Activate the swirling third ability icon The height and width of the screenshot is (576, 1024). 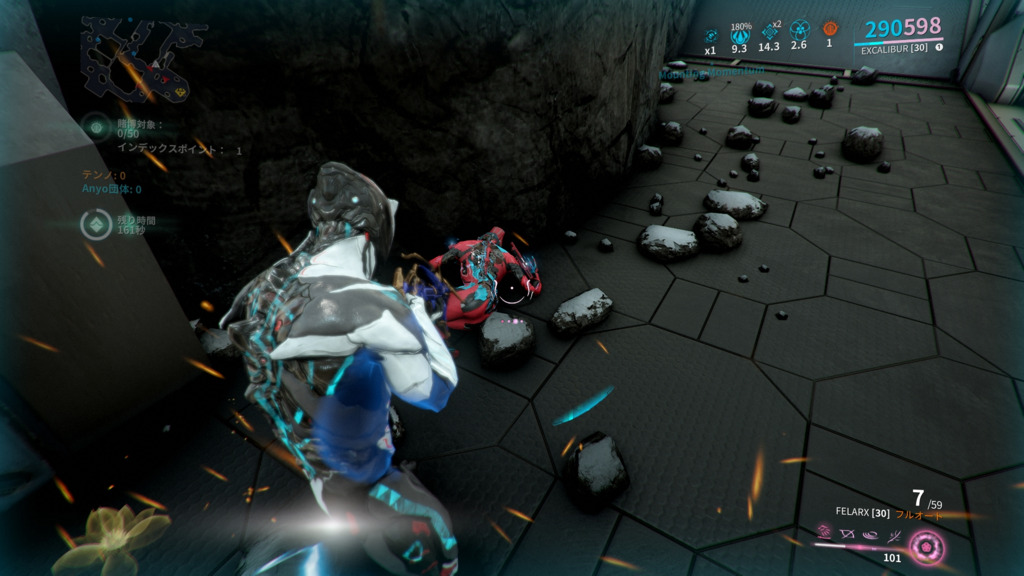pyautogui.click(x=871, y=535)
